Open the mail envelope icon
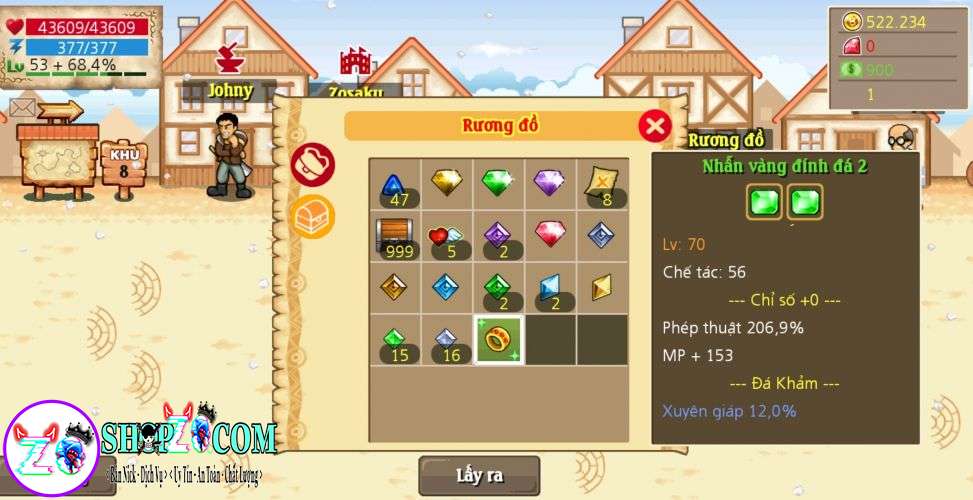 23,108
